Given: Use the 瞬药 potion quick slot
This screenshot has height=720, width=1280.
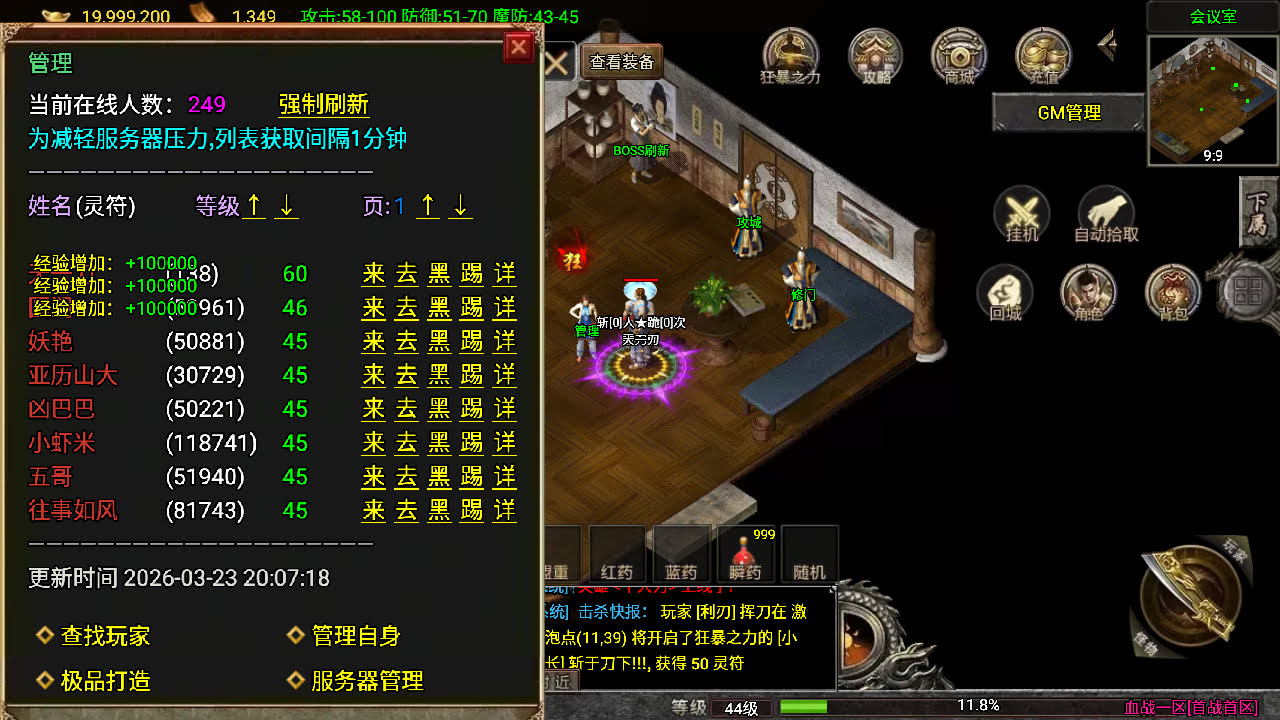Looking at the screenshot, I should tap(745, 552).
